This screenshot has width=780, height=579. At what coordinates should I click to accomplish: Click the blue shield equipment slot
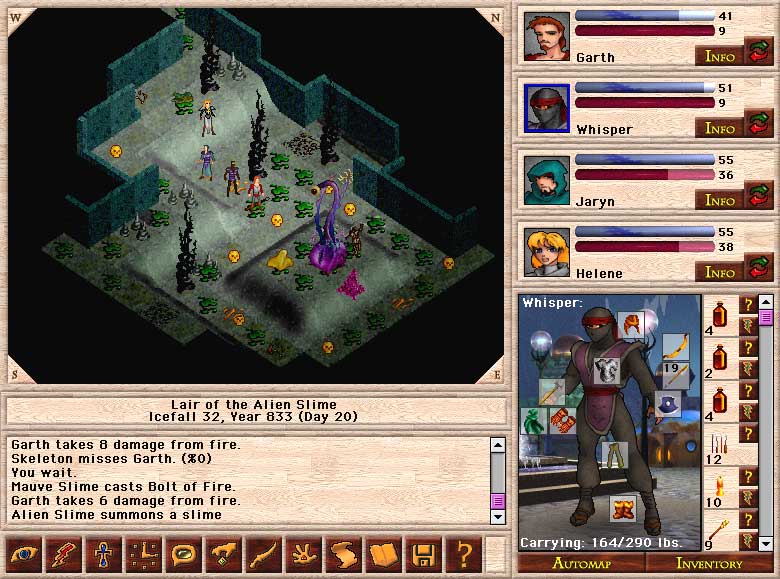click(668, 403)
